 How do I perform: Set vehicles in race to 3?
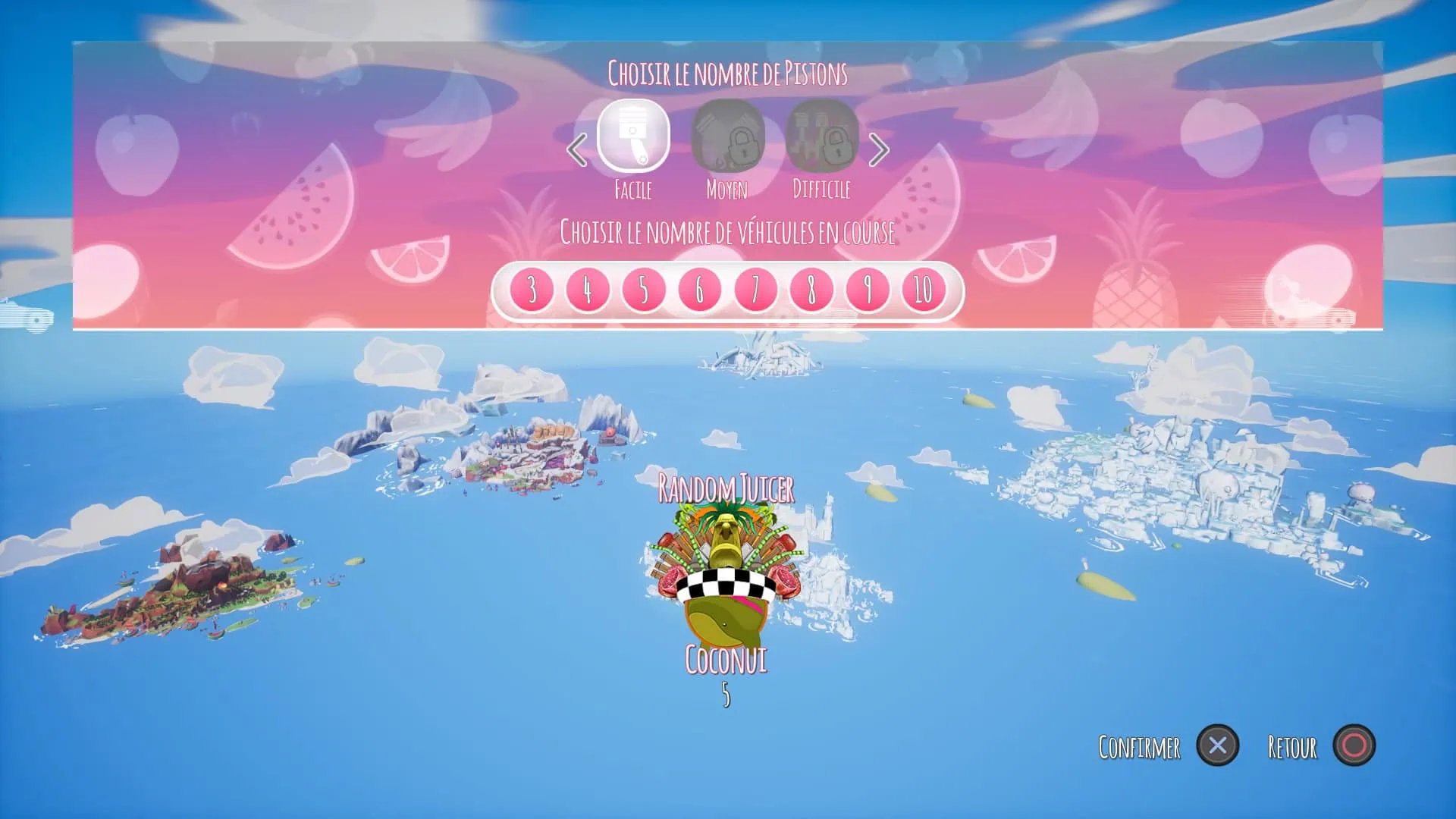pyautogui.click(x=532, y=290)
